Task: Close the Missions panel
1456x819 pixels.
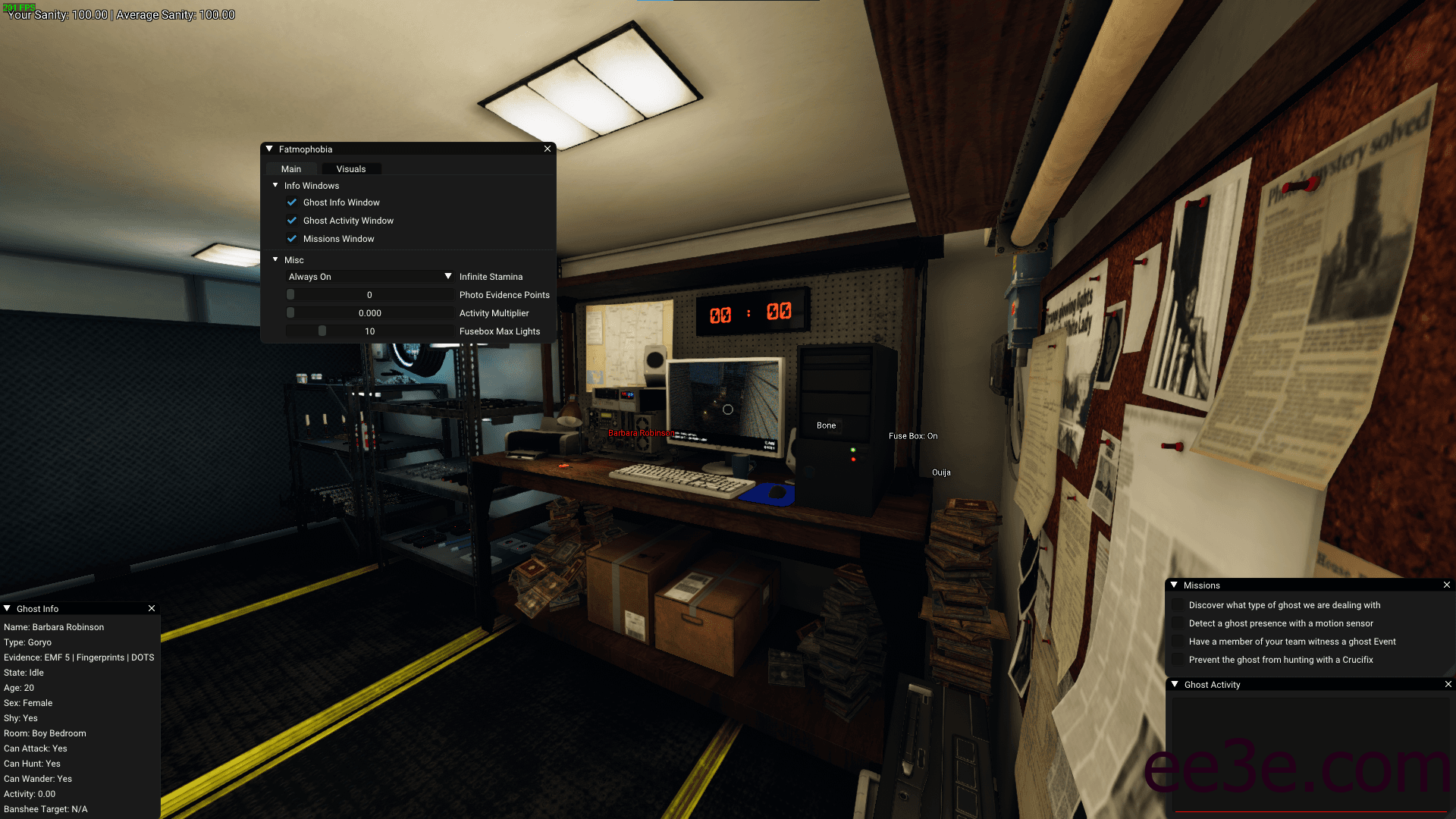Action: [x=1447, y=585]
